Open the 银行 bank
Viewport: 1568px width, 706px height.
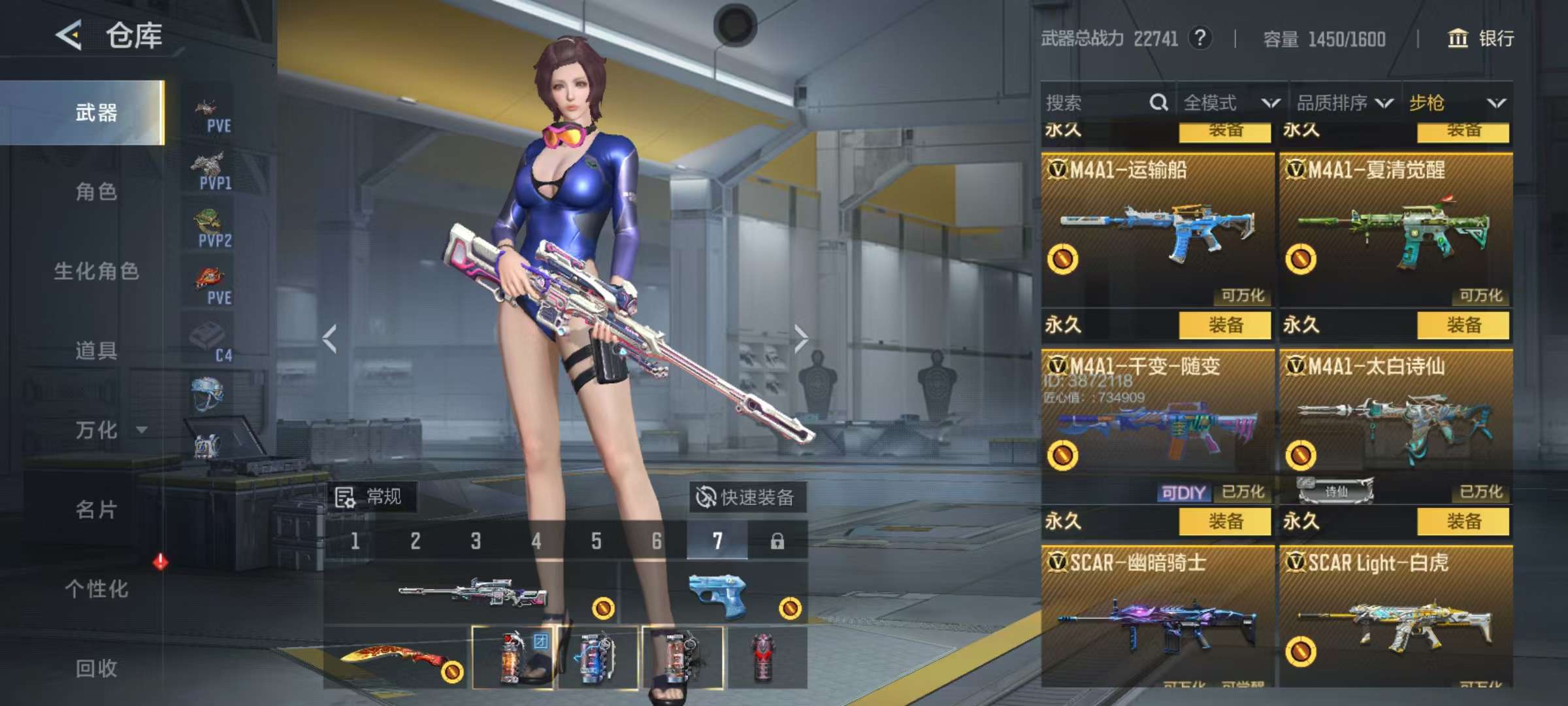pyautogui.click(x=1481, y=38)
